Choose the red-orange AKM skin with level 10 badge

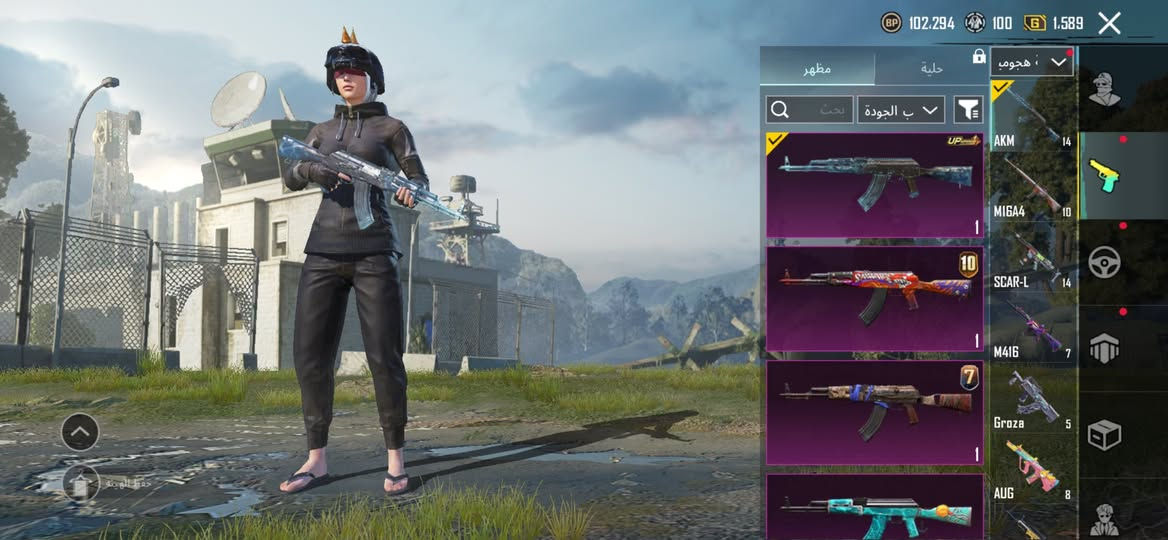[x=874, y=298]
